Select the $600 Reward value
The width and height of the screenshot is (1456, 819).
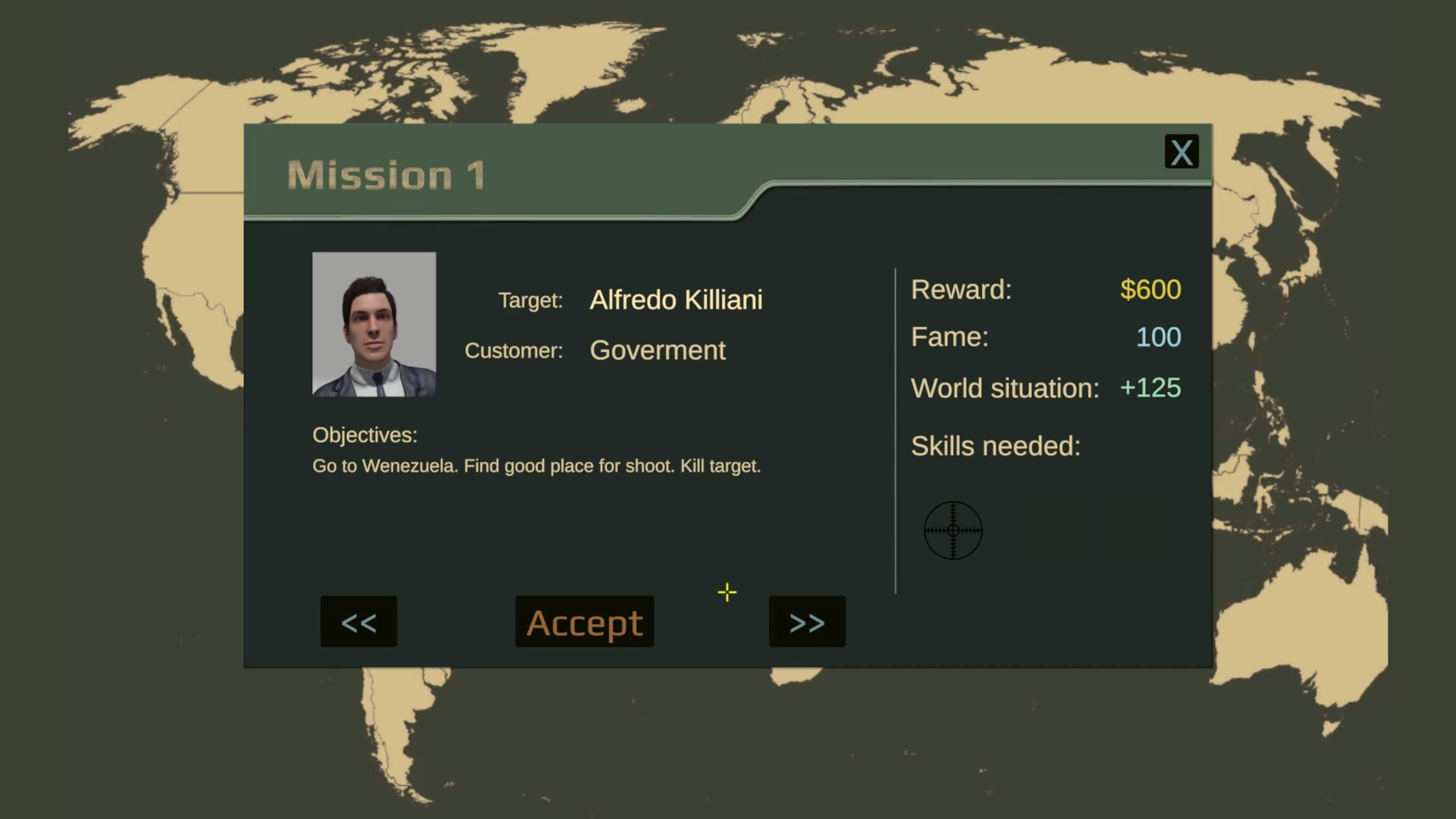pyautogui.click(x=1150, y=290)
